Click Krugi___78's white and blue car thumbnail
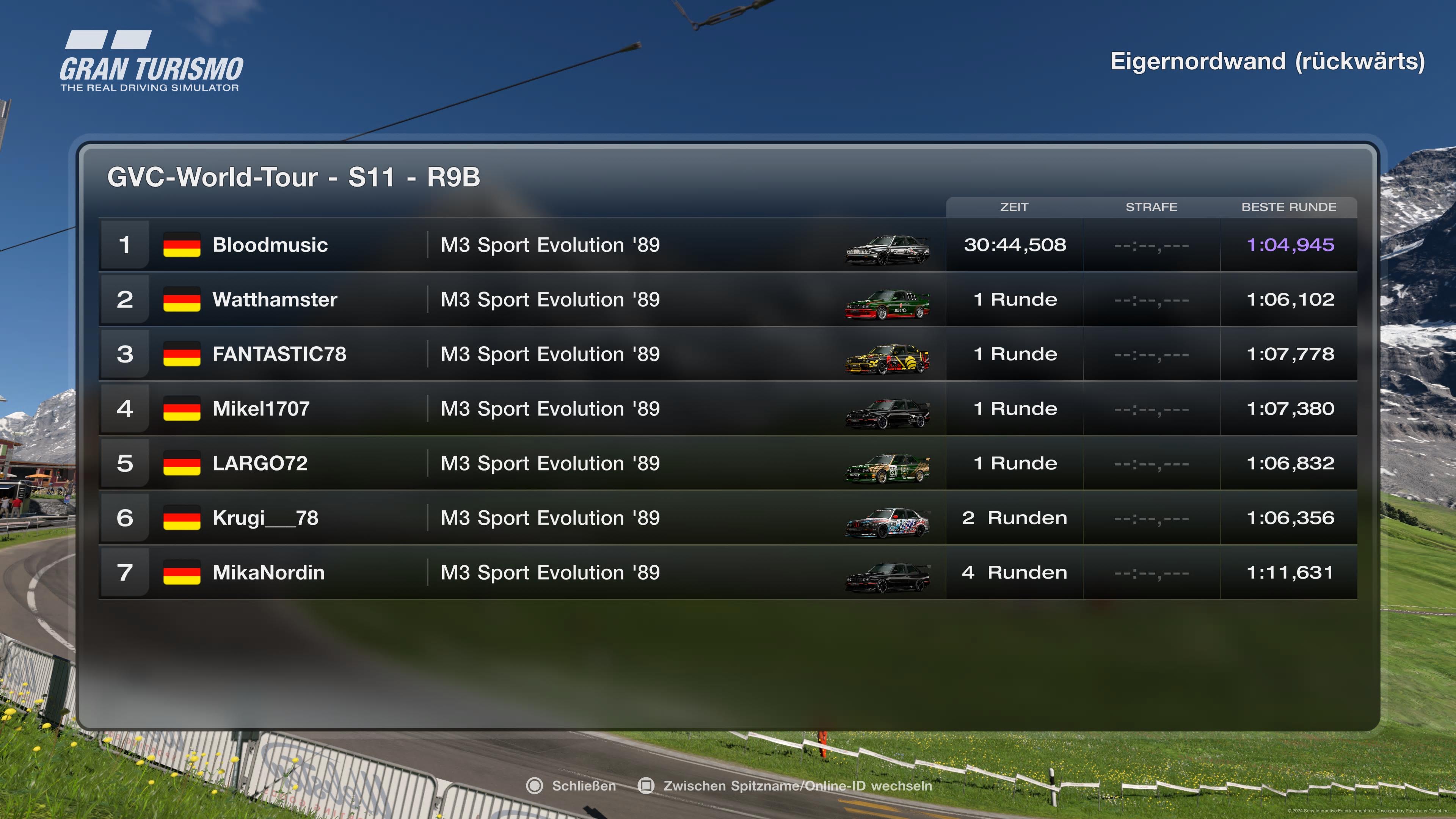Image resolution: width=1456 pixels, height=819 pixels. [887, 523]
